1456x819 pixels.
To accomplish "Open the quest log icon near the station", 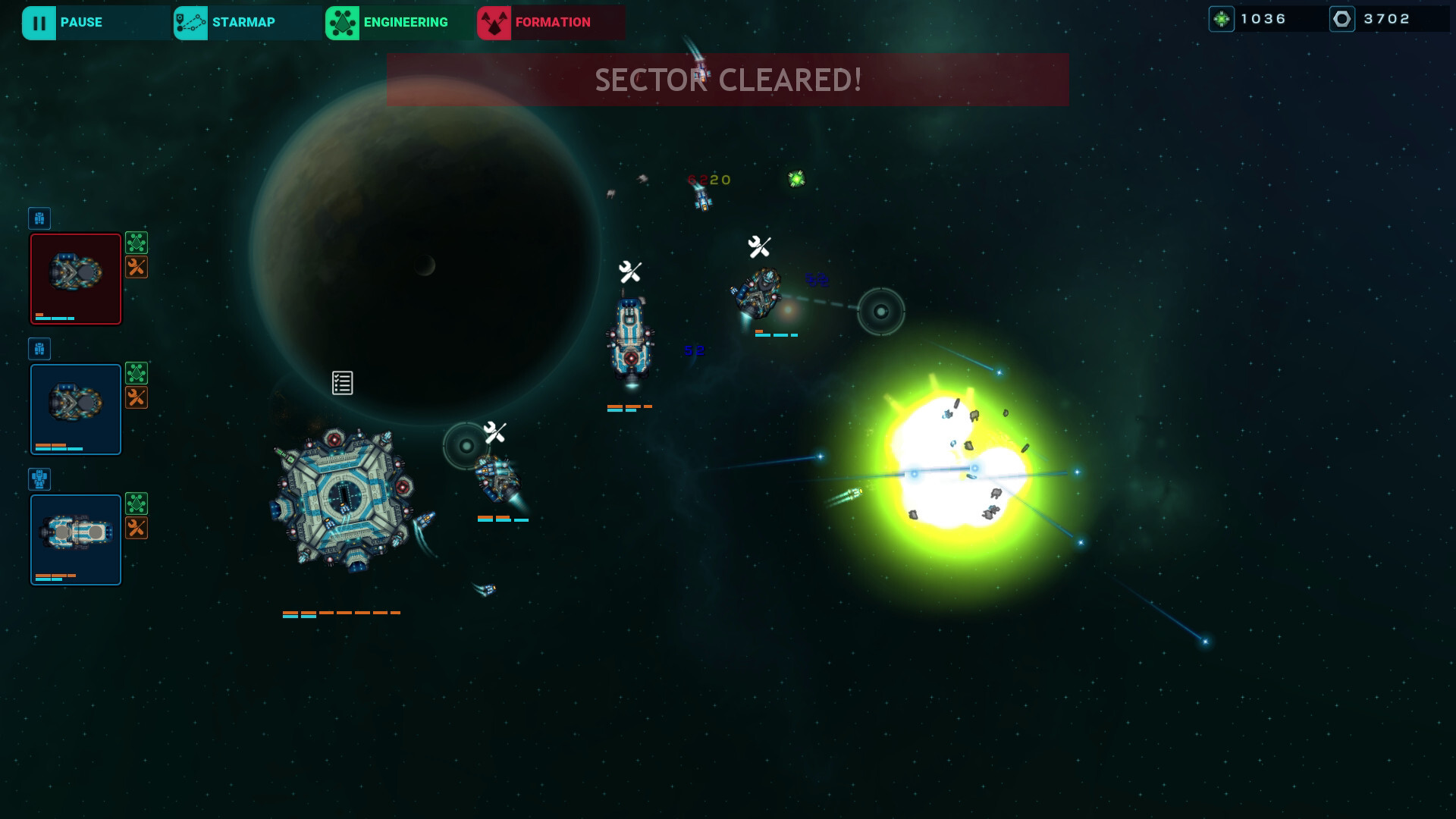I will [x=341, y=383].
